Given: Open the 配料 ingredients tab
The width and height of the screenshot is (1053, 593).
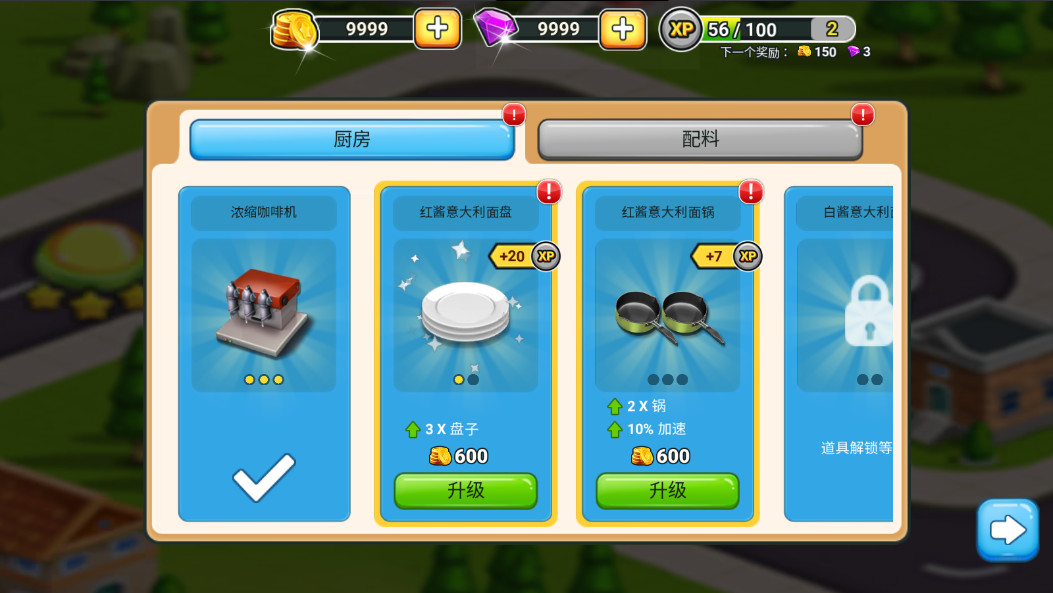Looking at the screenshot, I should pos(700,140).
